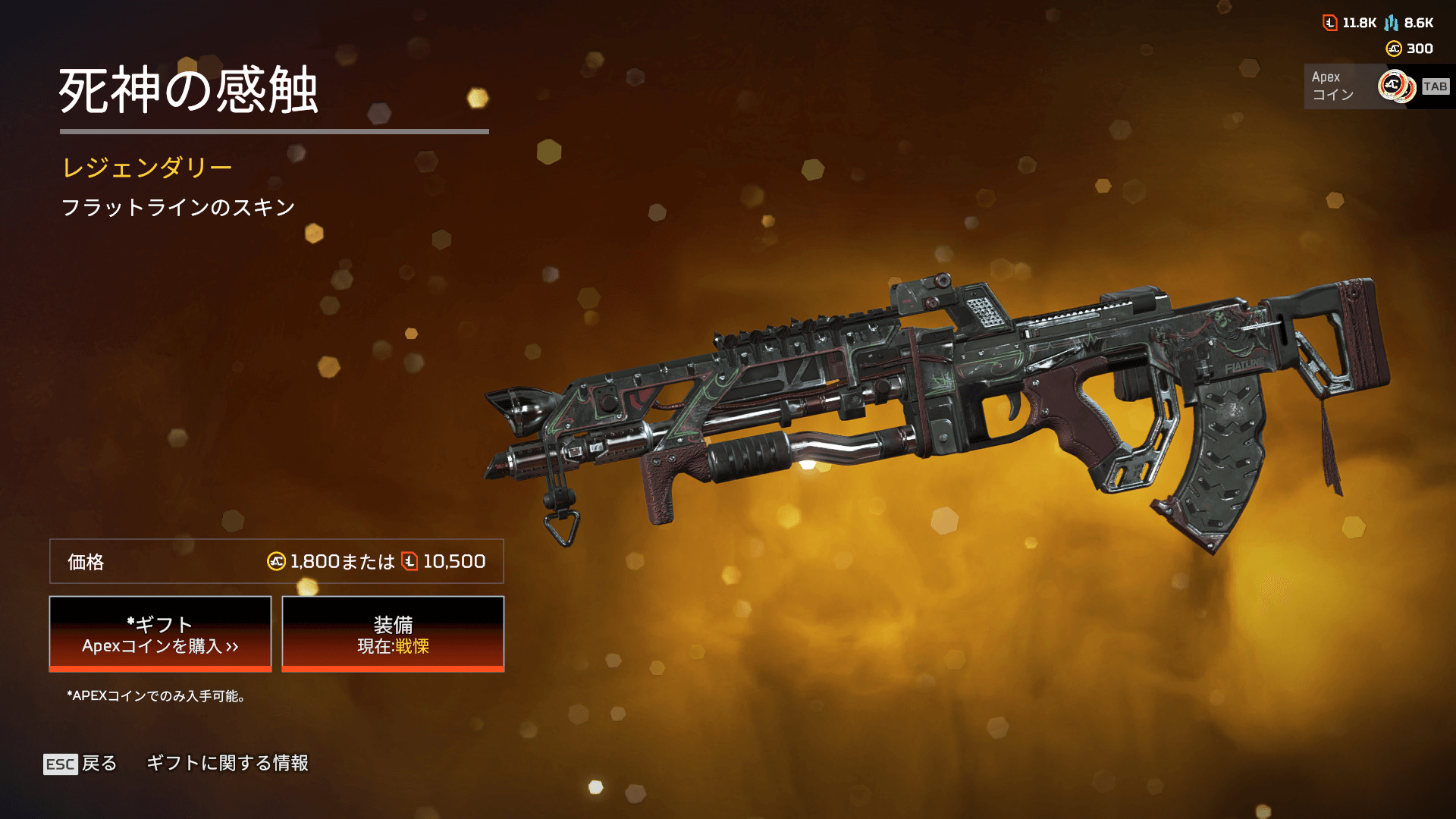The width and height of the screenshot is (1456, 819).
Task: Go back with the 戻る button
Action: 81,764
